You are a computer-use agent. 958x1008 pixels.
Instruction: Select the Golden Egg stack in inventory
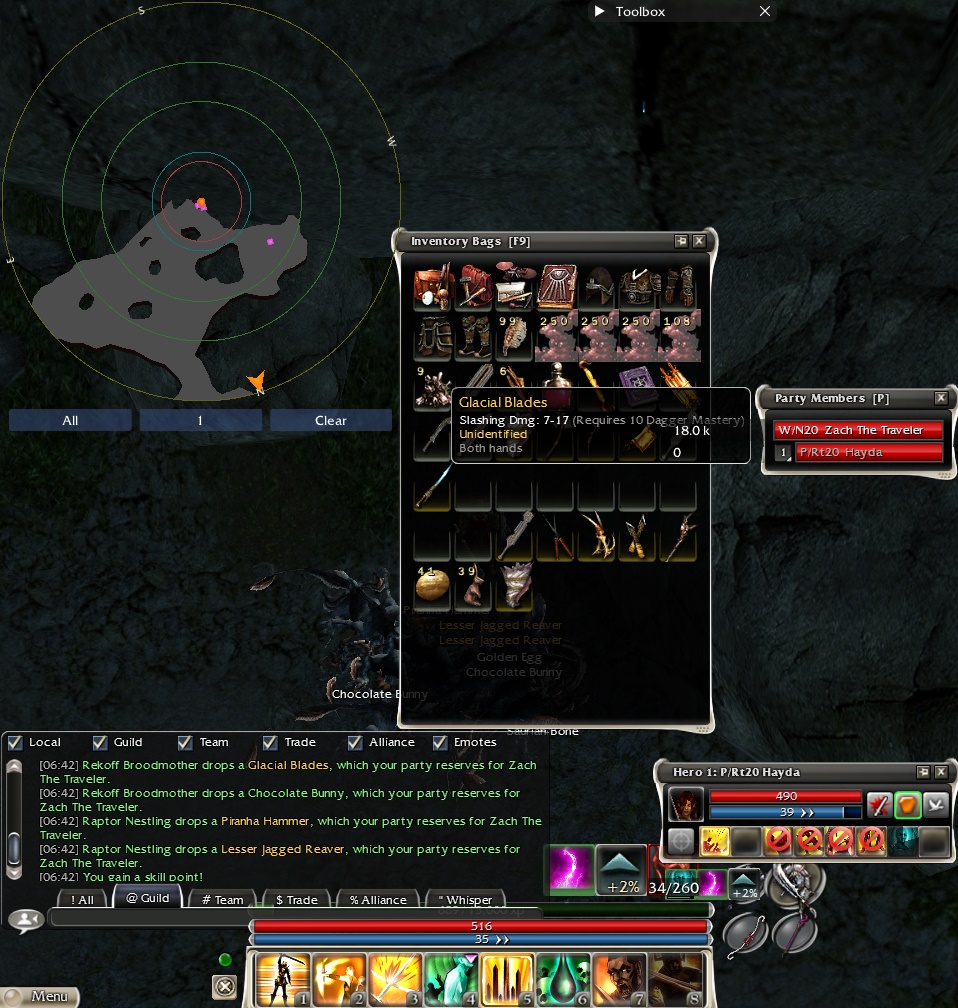432,588
